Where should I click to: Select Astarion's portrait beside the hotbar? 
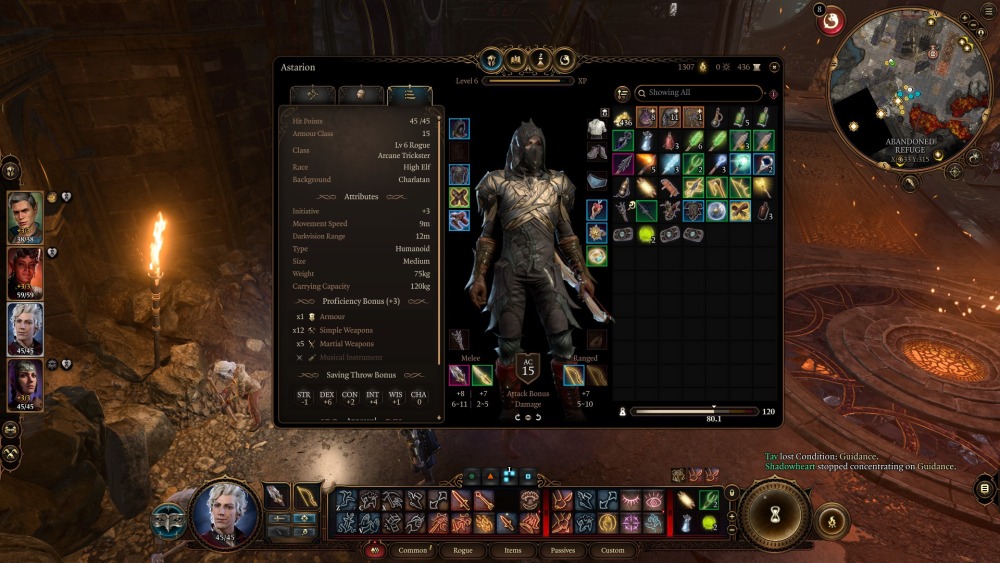tap(224, 514)
